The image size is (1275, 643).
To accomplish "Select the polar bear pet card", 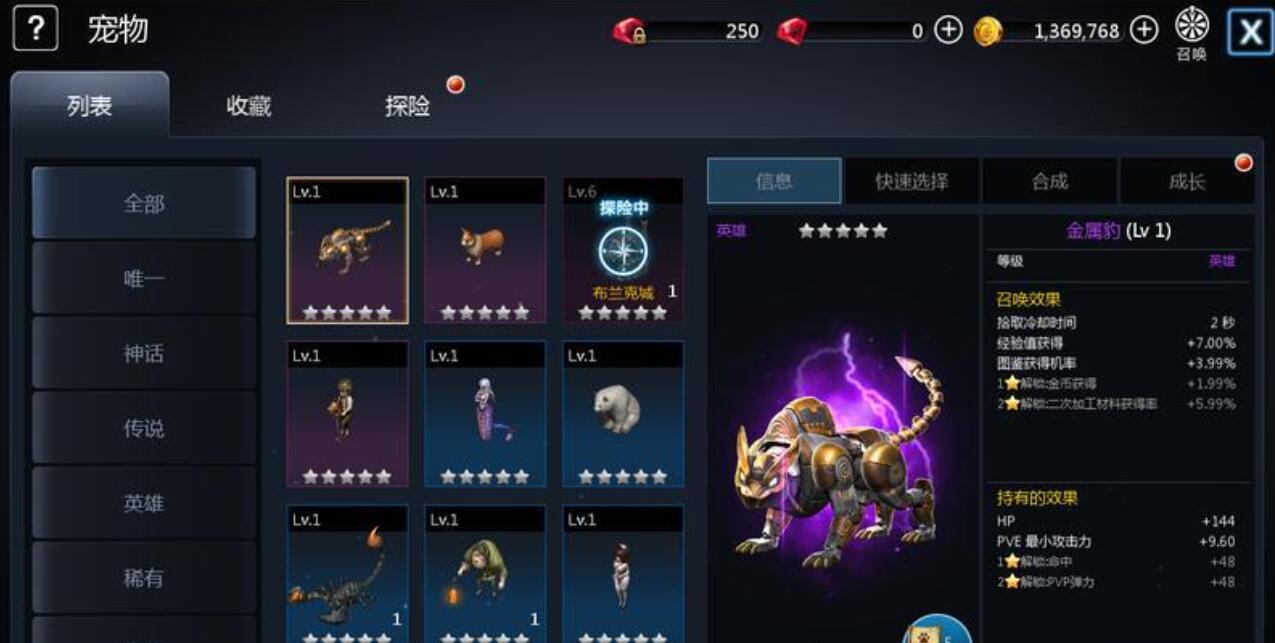I will 623,414.
